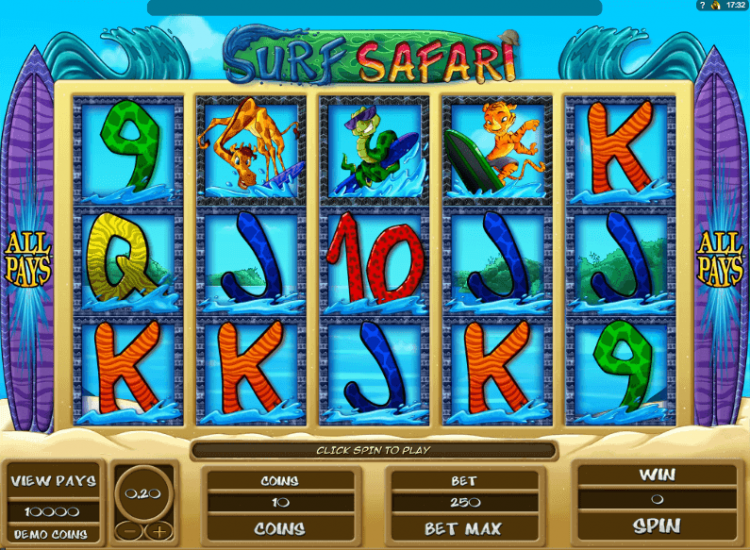Image resolution: width=750 pixels, height=550 pixels.
Task: Increase coin size with the plus button
Action: point(157,530)
